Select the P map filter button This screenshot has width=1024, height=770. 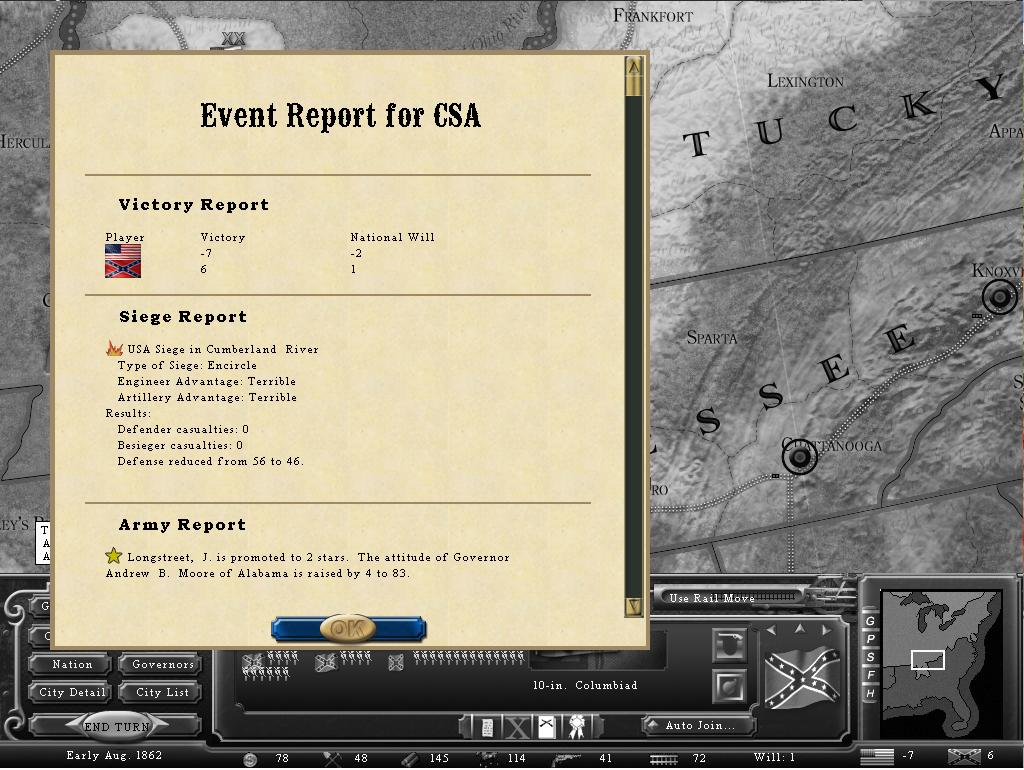coord(870,640)
